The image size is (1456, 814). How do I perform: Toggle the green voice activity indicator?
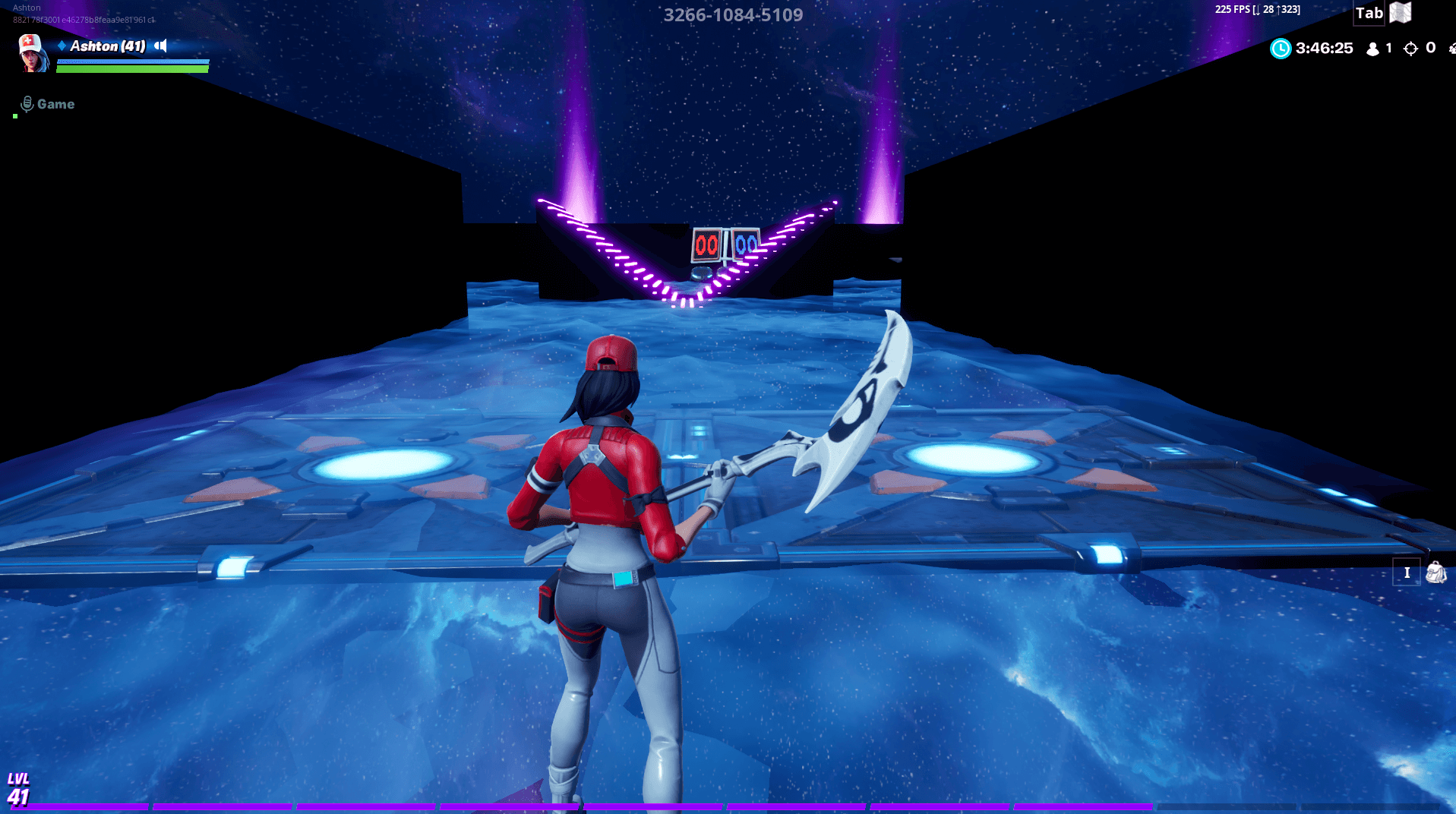tap(15, 116)
